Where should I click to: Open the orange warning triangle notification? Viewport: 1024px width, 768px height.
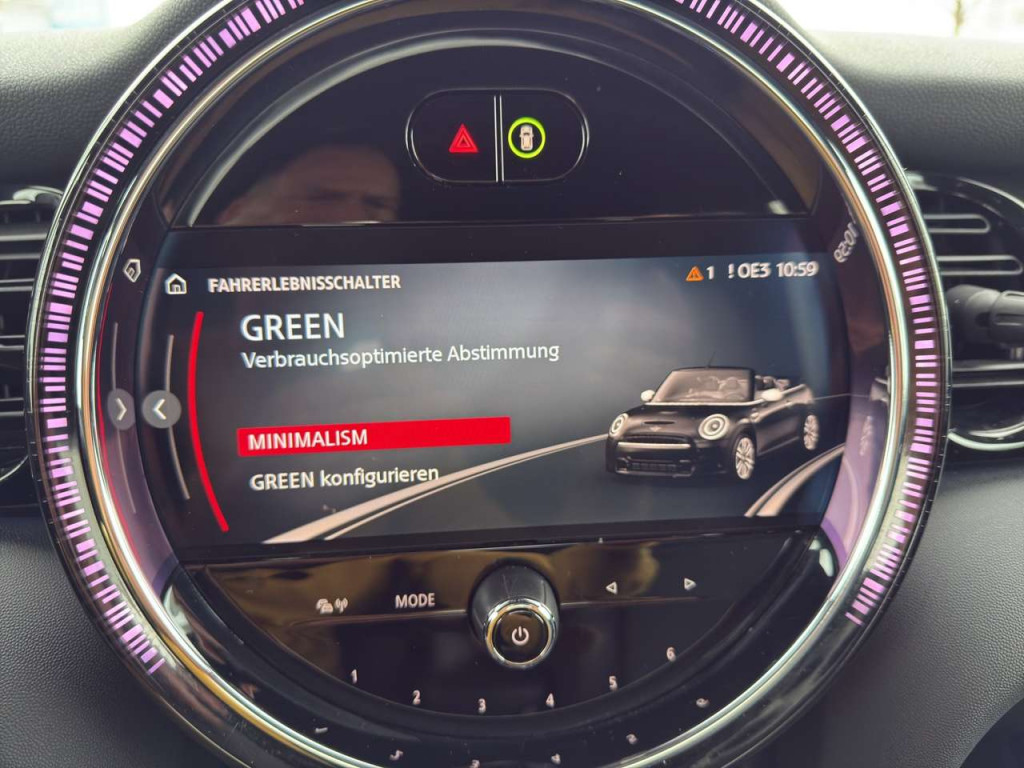tap(694, 272)
